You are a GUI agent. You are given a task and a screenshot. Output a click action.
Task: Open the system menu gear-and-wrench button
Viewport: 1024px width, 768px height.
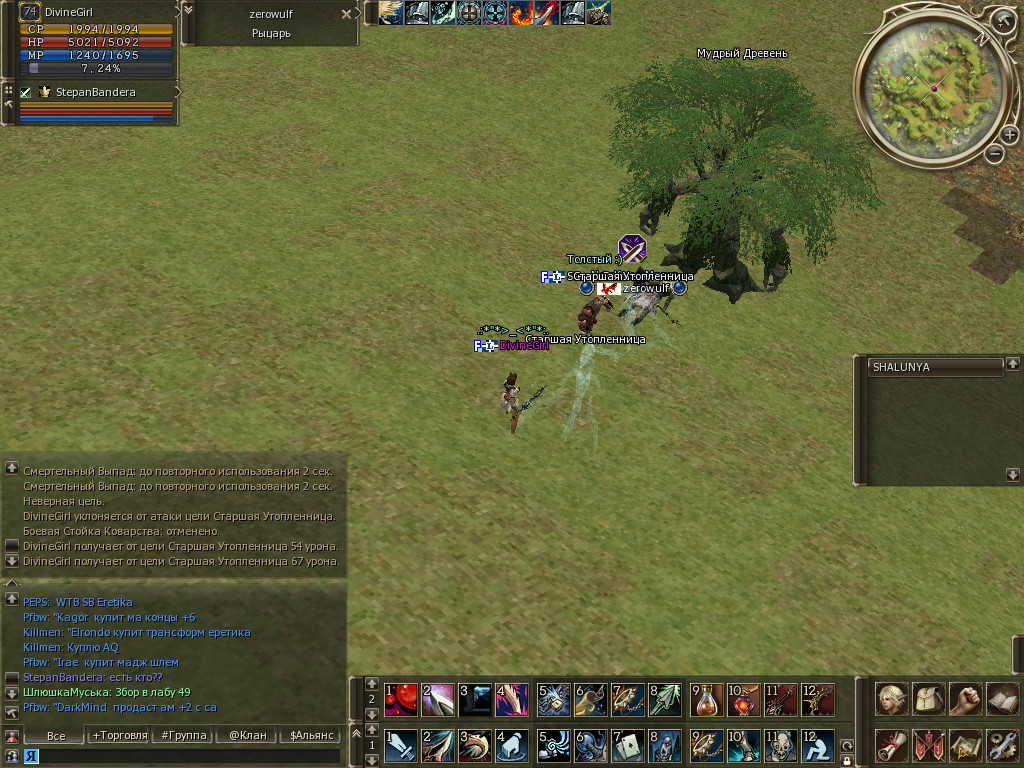point(1002,745)
